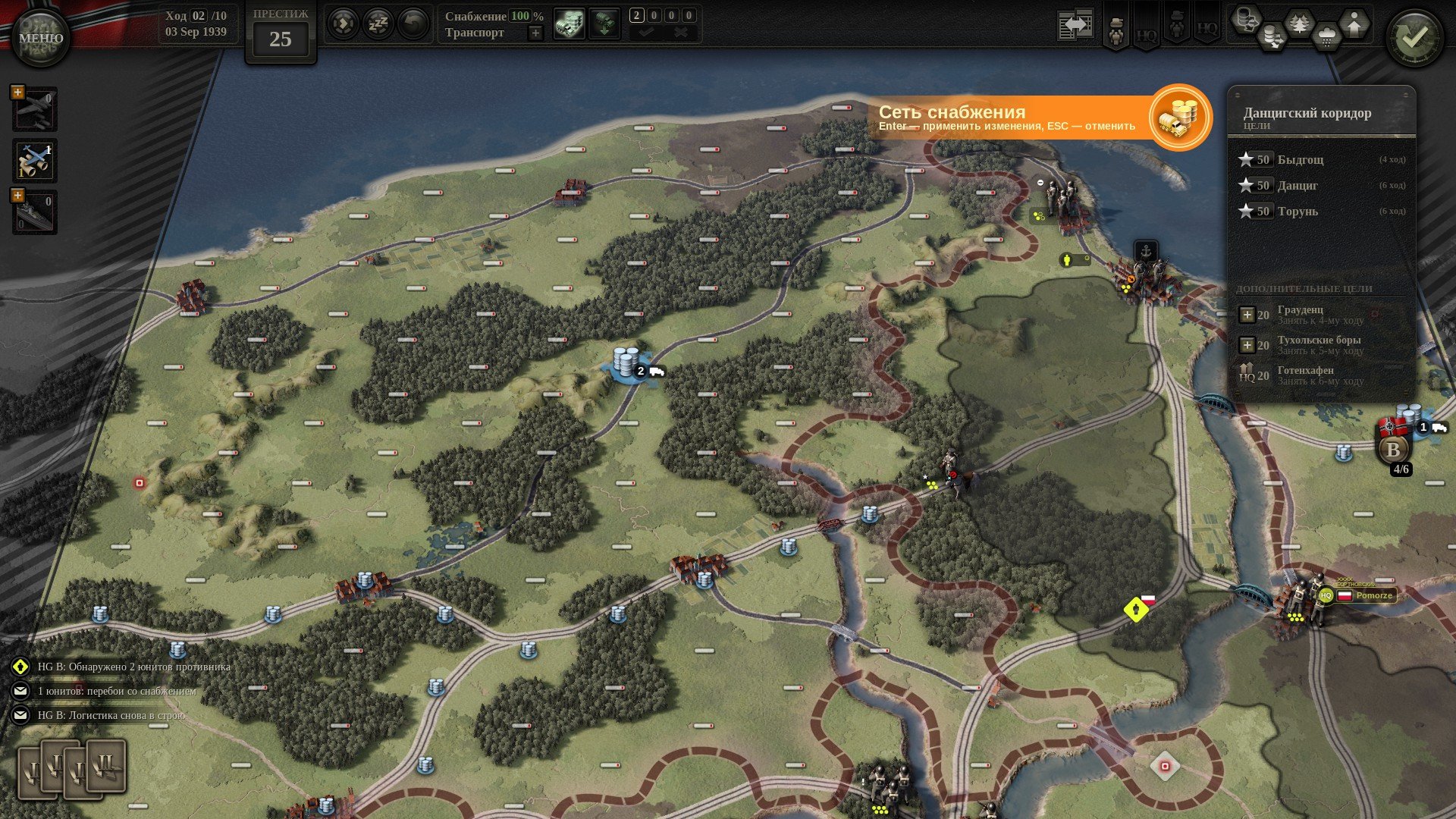
Task: Open the enemy units spotted message
Action: [133, 667]
